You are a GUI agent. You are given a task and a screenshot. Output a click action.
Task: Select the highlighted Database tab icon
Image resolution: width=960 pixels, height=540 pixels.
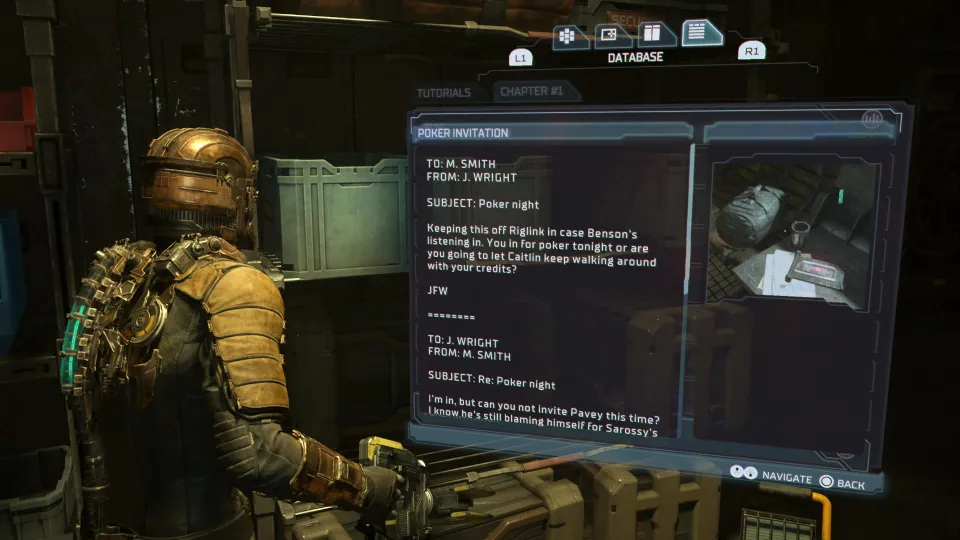pos(702,33)
